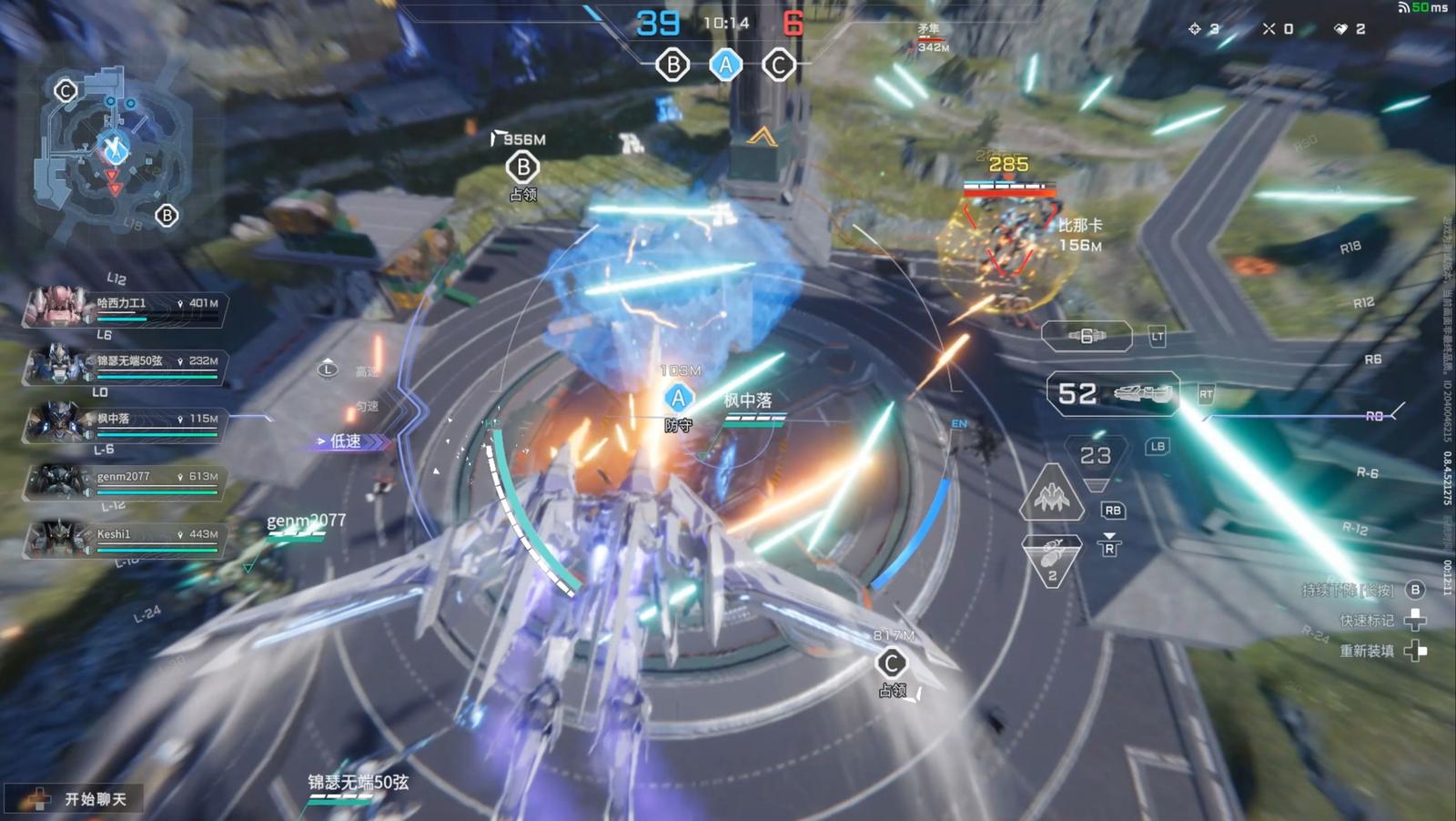The height and width of the screenshot is (821, 1456).
Task: Click the 956M point B waypoint marker
Action: [x=522, y=167]
